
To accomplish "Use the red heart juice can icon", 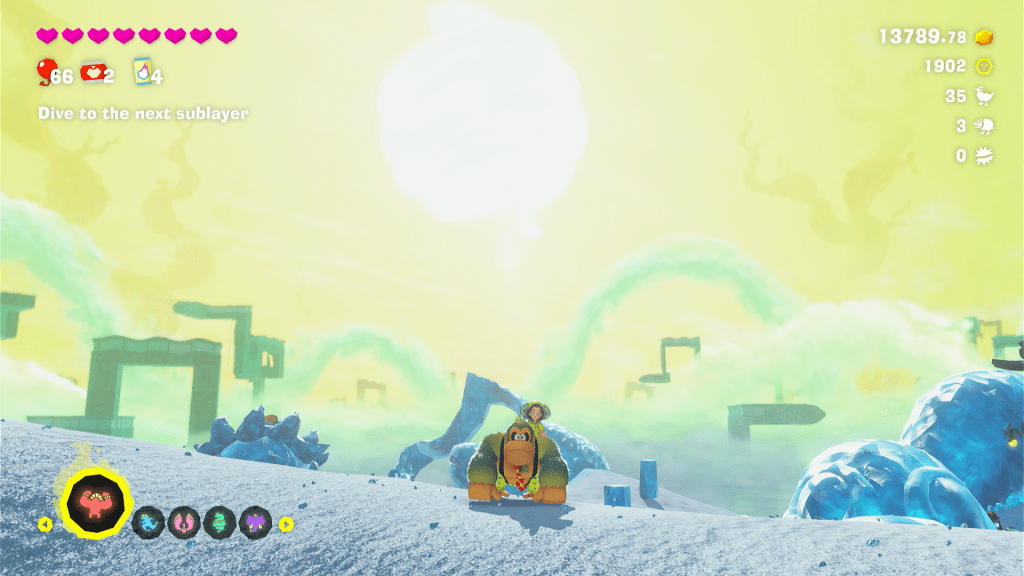I will (x=92, y=71).
